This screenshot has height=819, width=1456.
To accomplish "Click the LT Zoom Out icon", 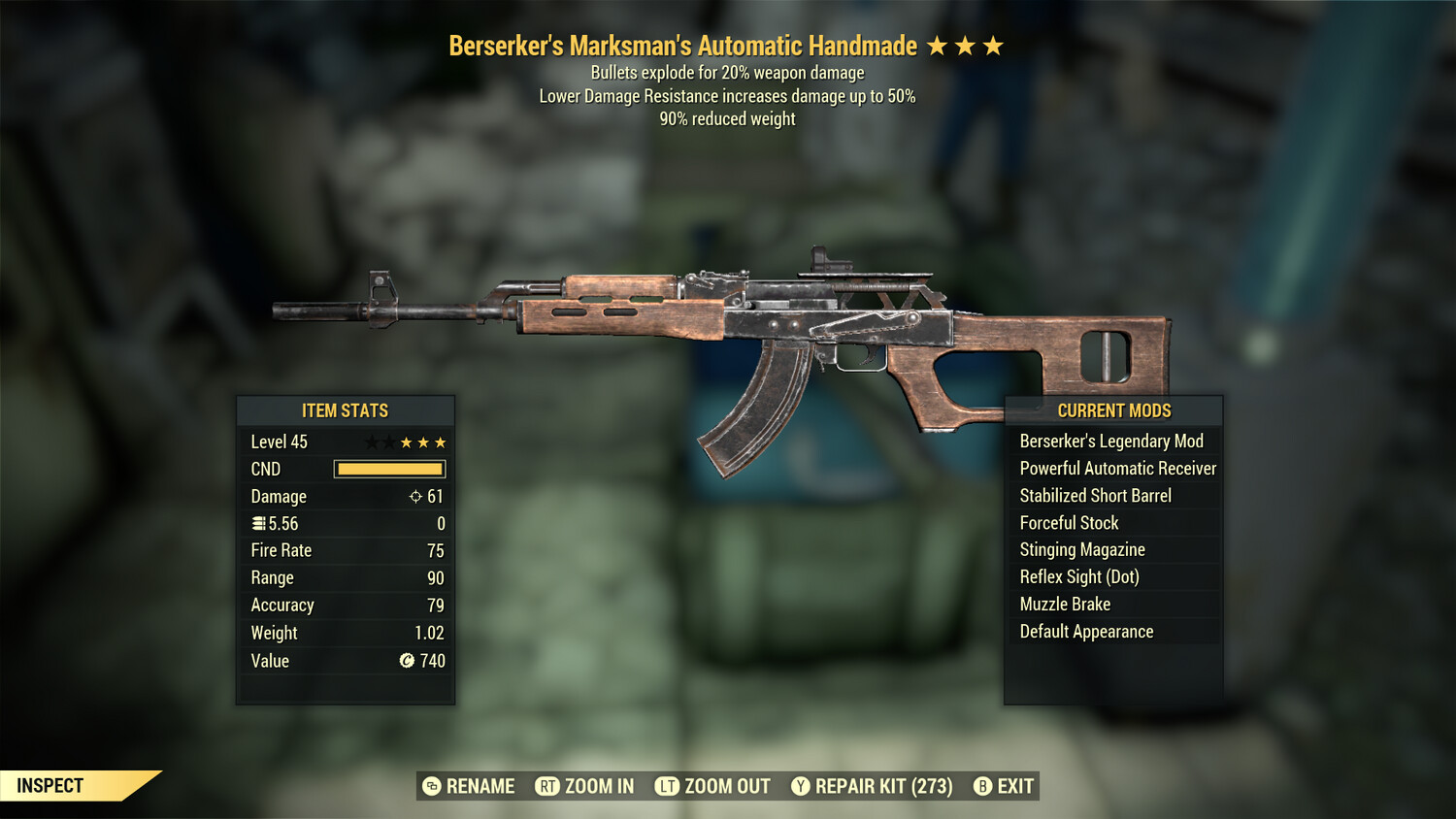I will click(669, 786).
